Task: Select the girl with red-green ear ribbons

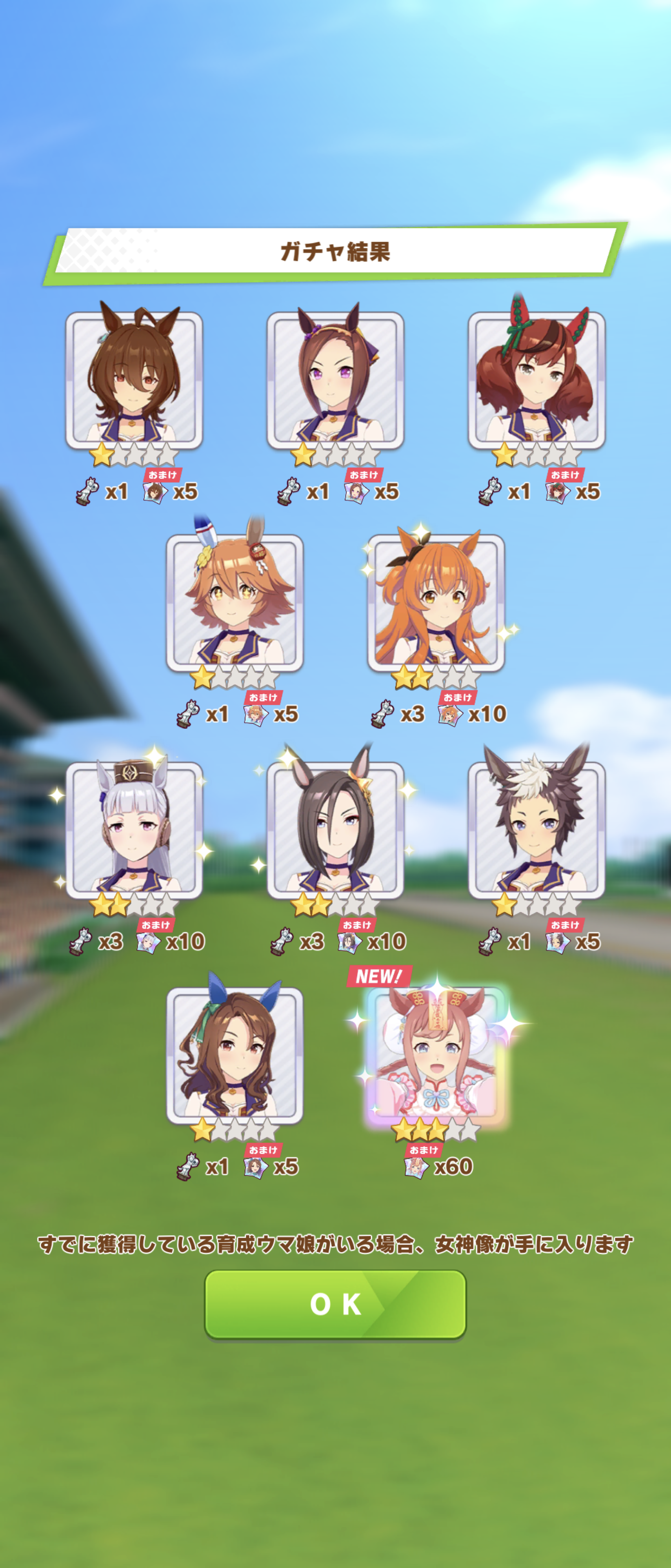Action: (x=536, y=381)
